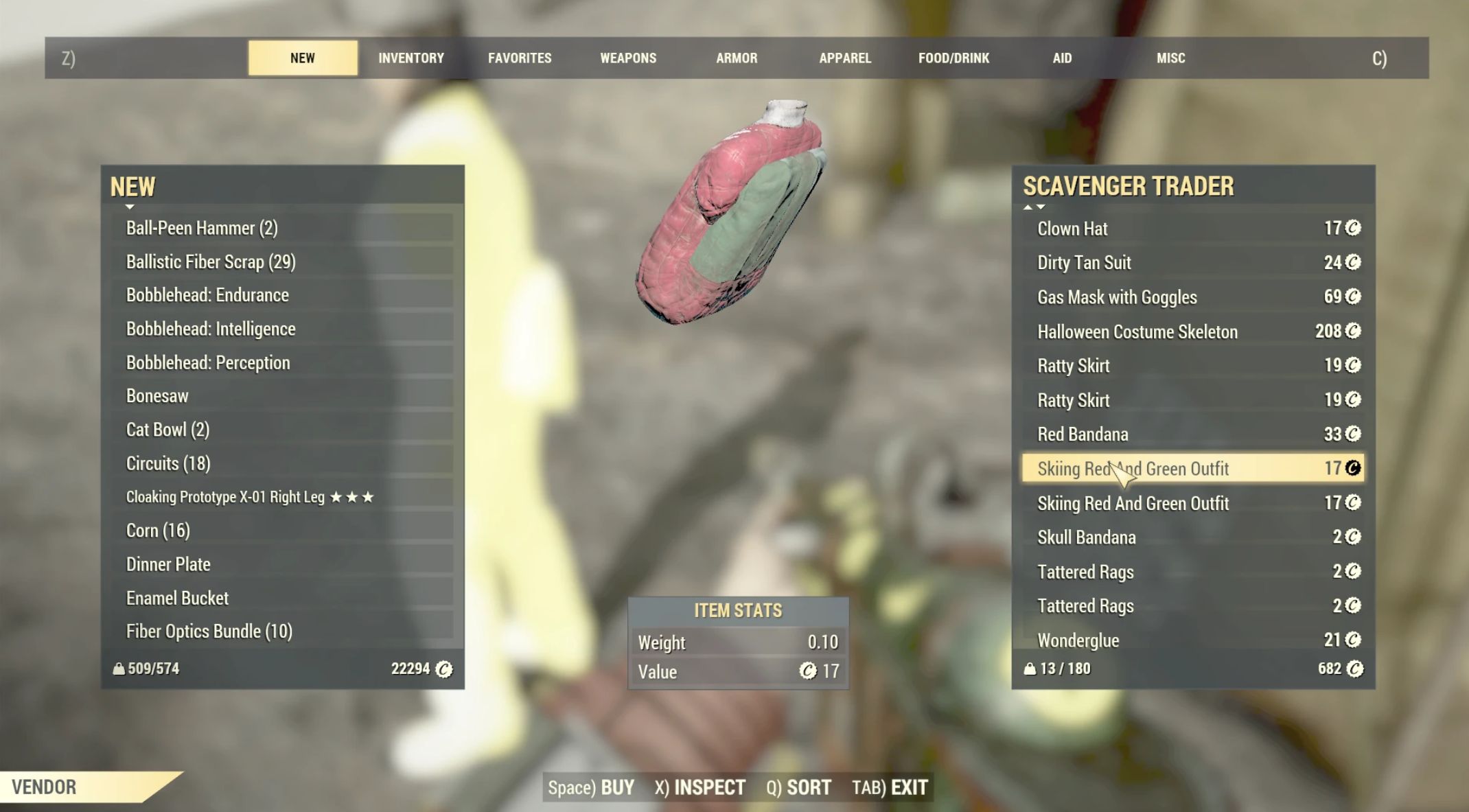Show the Weapons category
The height and width of the screenshot is (812, 1469).
628,58
